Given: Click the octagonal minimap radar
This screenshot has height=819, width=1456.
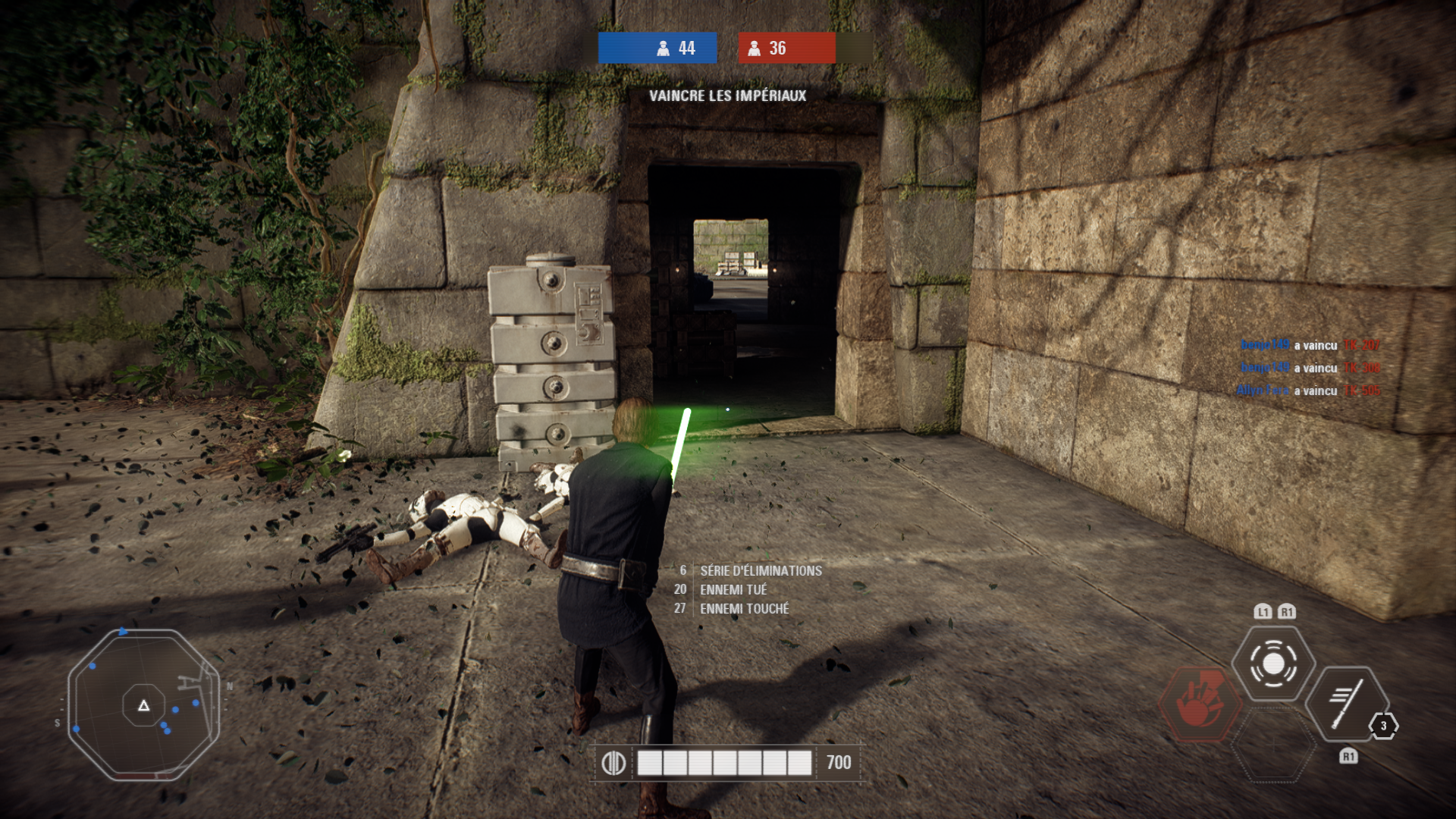Looking at the screenshot, I should 143,705.
